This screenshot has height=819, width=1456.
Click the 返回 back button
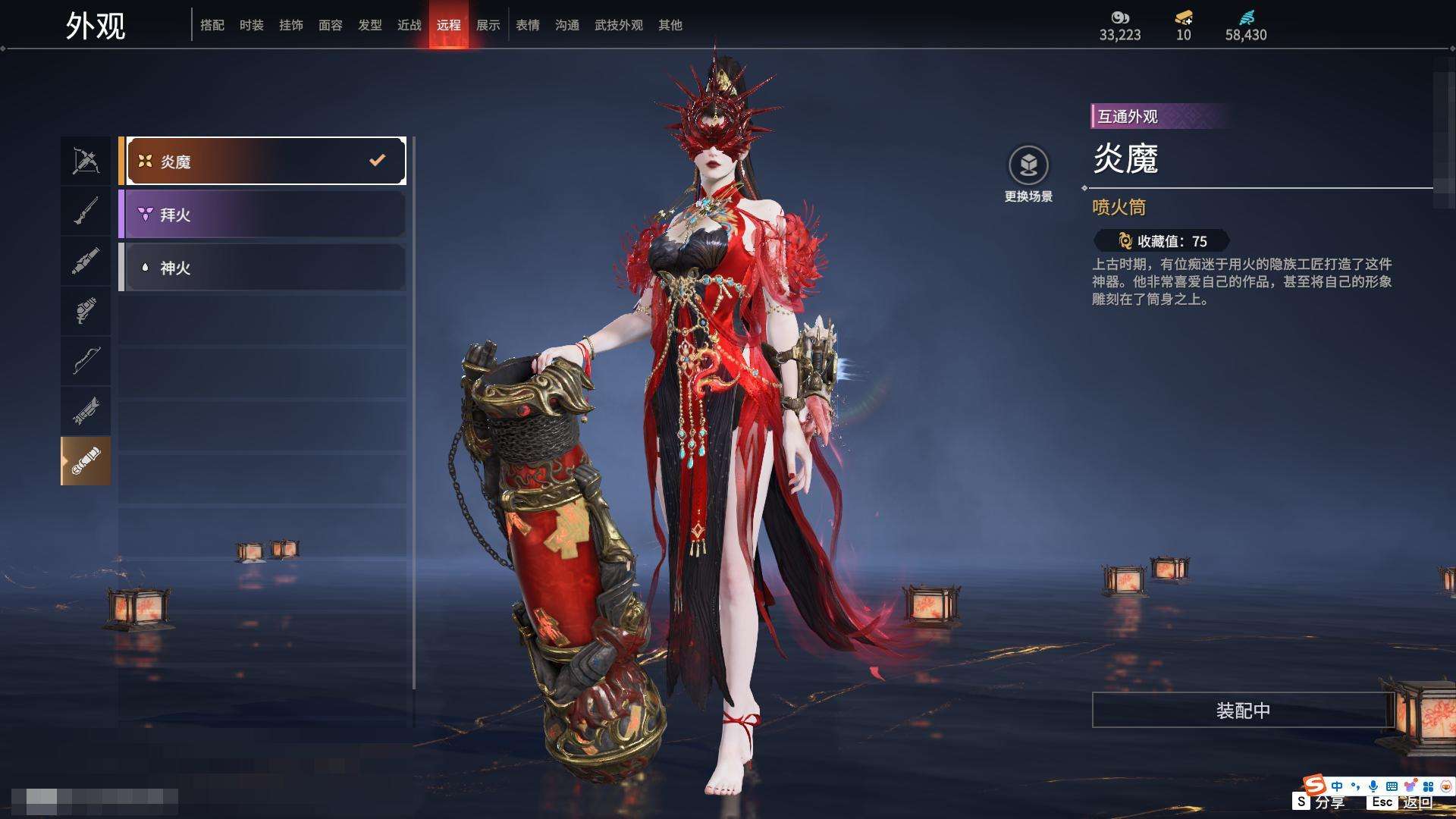1417,802
